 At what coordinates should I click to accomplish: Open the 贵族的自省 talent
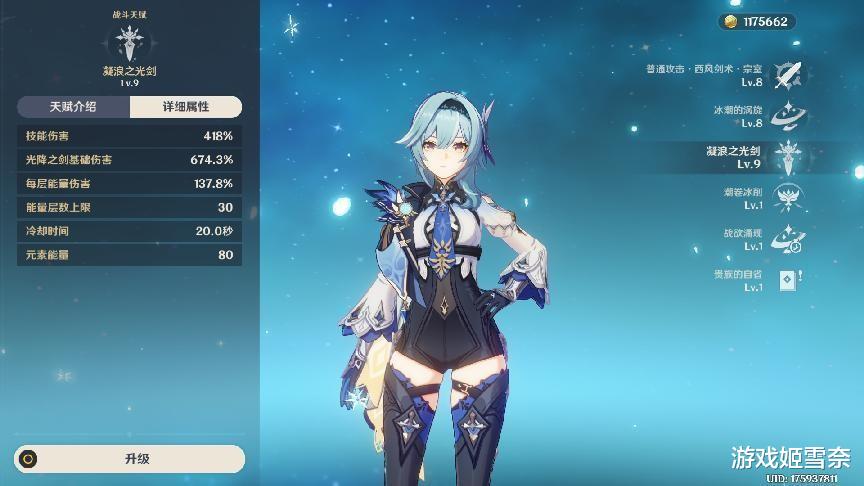click(x=789, y=280)
